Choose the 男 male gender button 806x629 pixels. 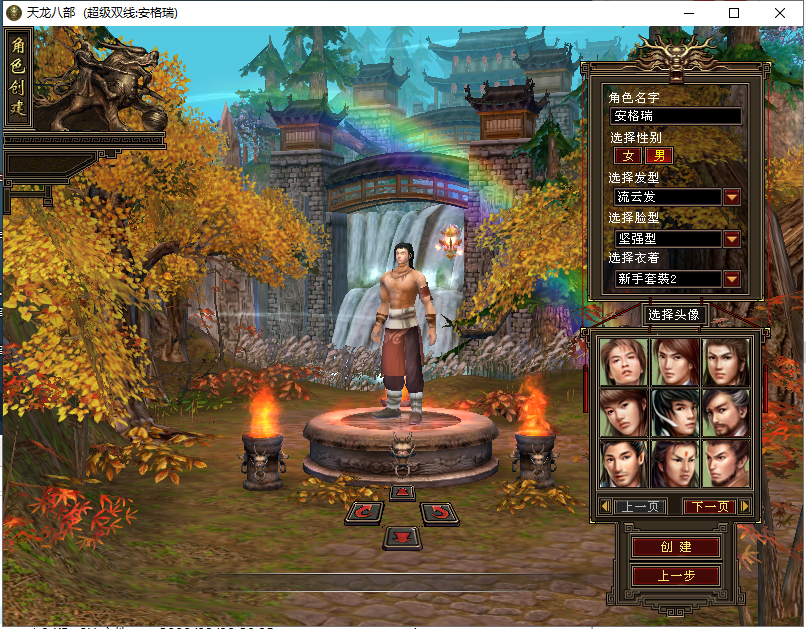(x=659, y=156)
